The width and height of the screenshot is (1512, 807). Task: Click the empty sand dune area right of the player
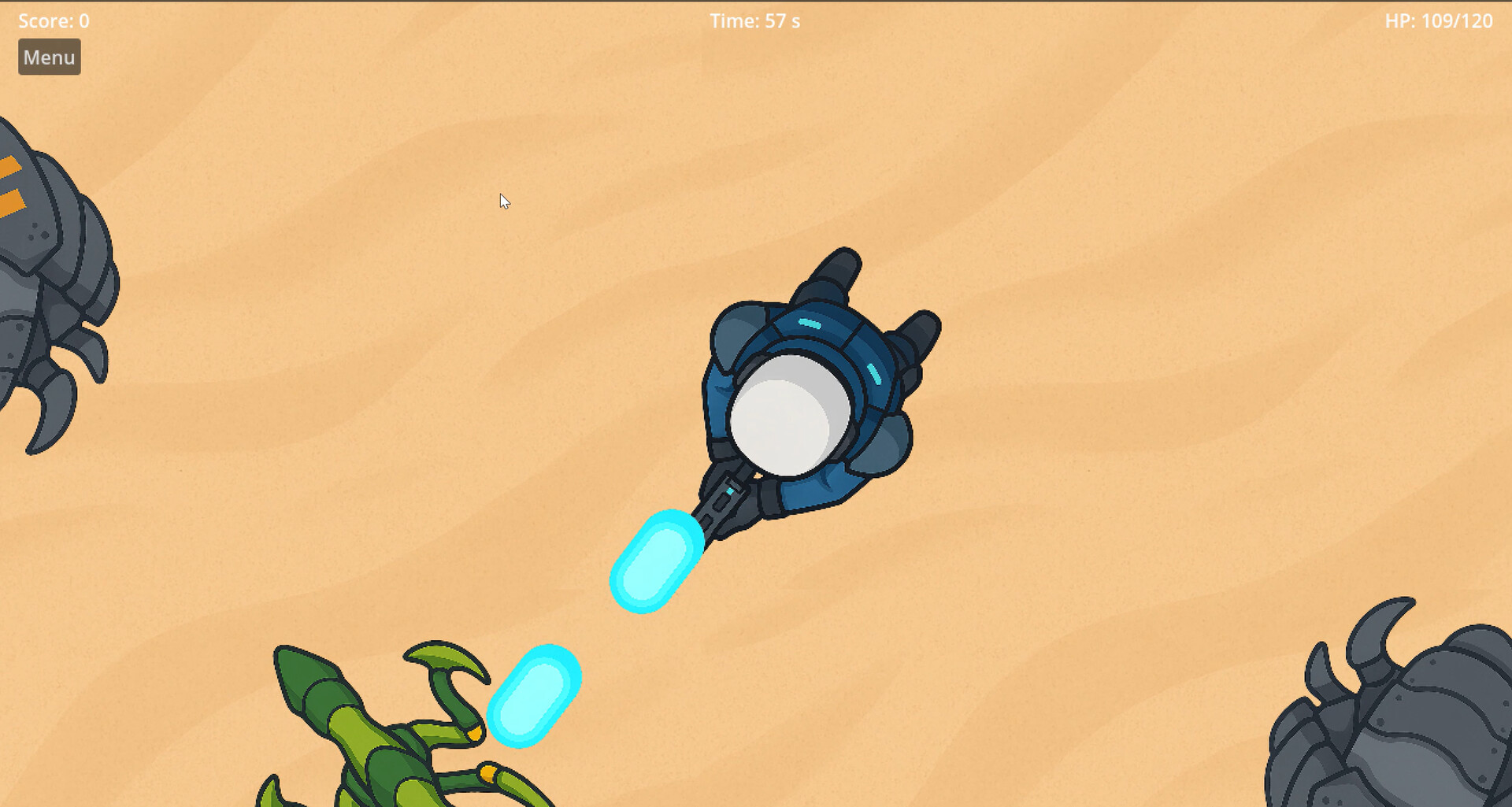(x=1142, y=394)
